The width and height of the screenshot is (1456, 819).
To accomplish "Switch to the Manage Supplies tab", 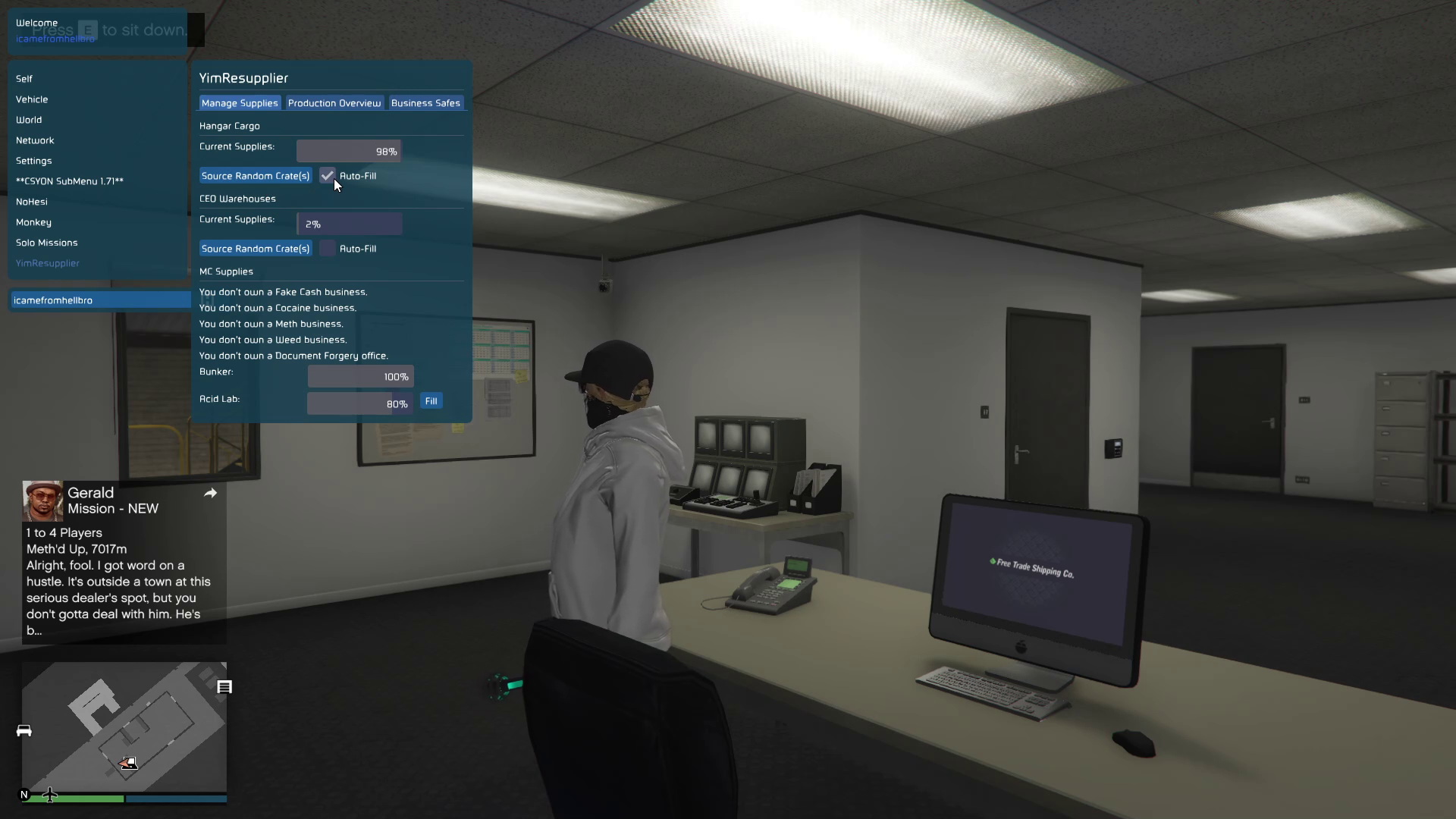I will coord(240,103).
